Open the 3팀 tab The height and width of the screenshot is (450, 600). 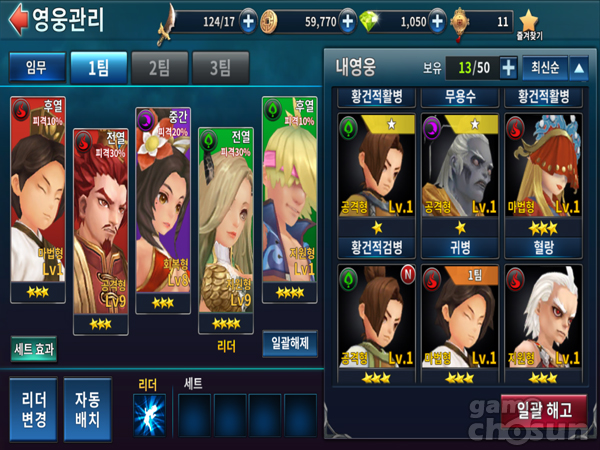click(219, 68)
